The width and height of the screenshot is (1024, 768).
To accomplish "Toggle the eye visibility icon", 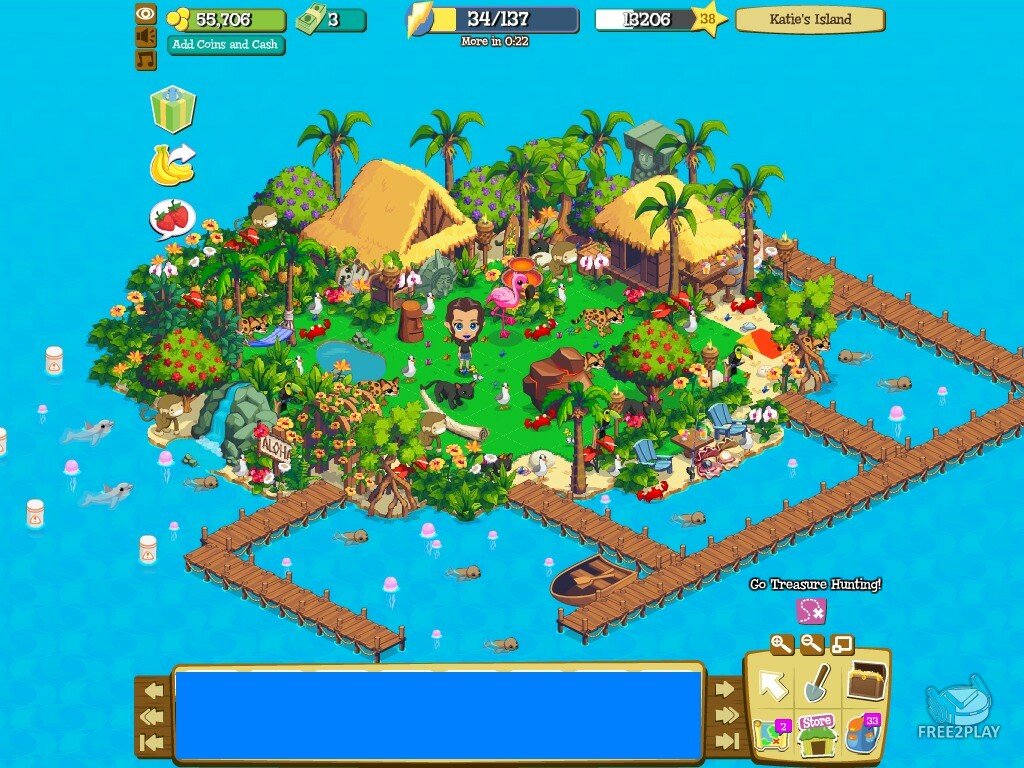I will pos(146,14).
